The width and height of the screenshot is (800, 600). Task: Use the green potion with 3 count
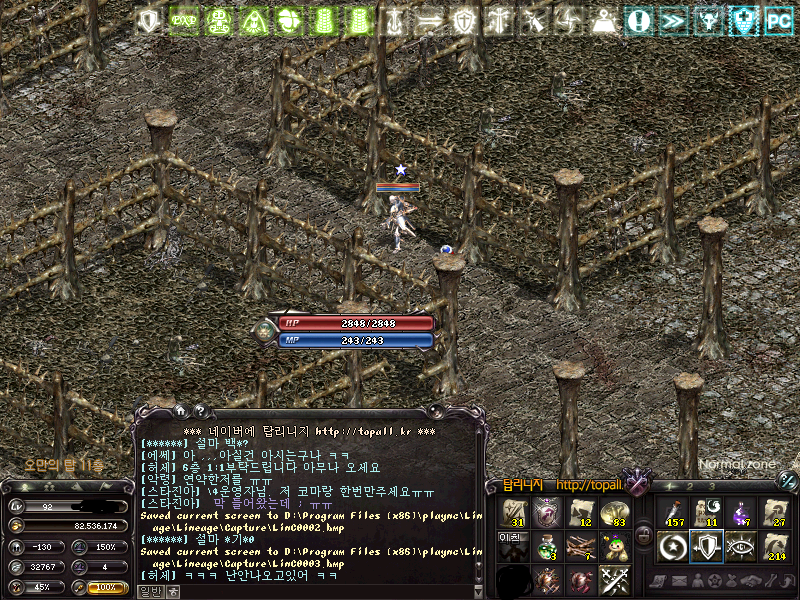(x=547, y=547)
